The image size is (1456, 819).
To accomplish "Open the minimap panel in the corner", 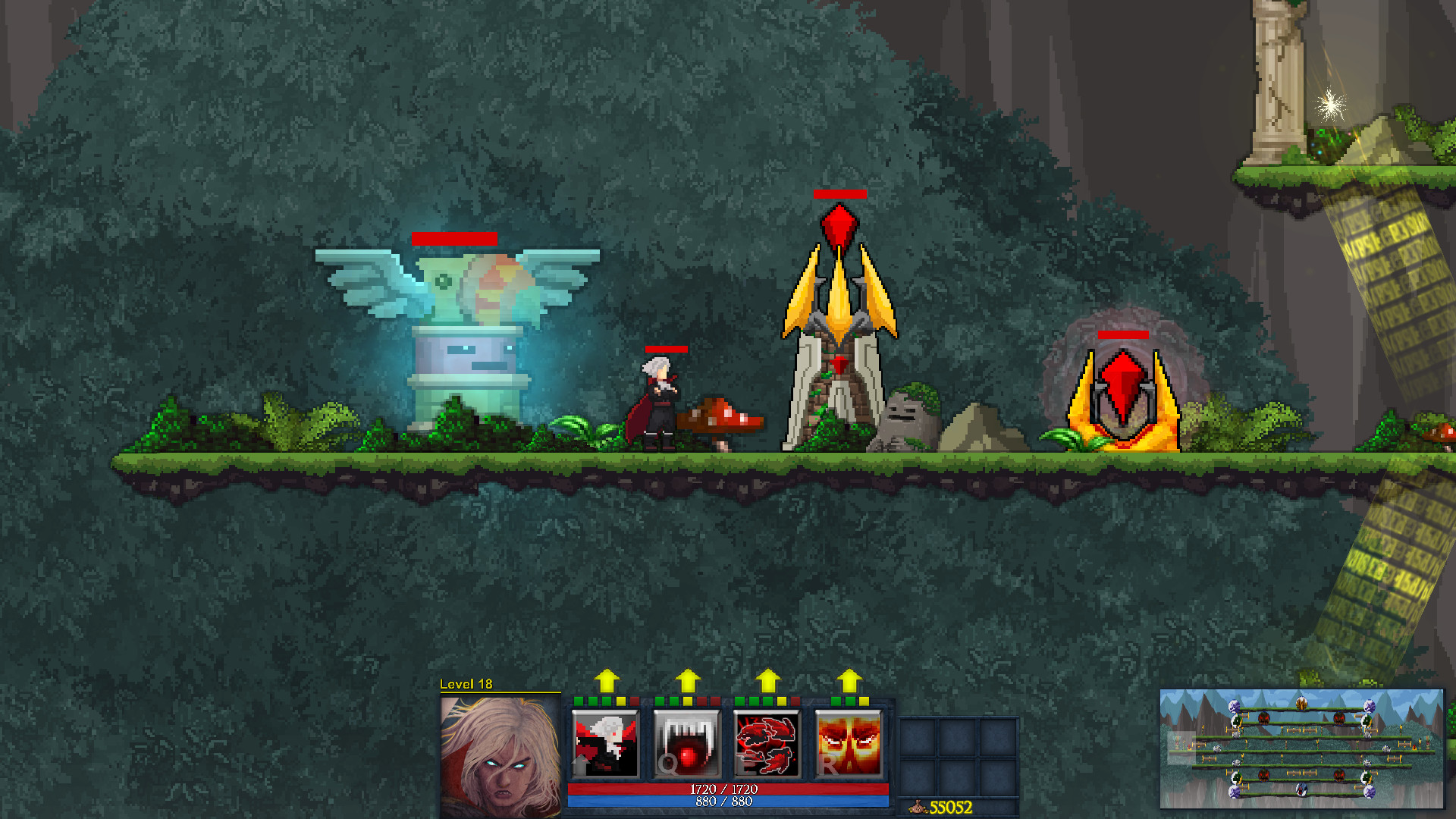I will pos(1304,751).
